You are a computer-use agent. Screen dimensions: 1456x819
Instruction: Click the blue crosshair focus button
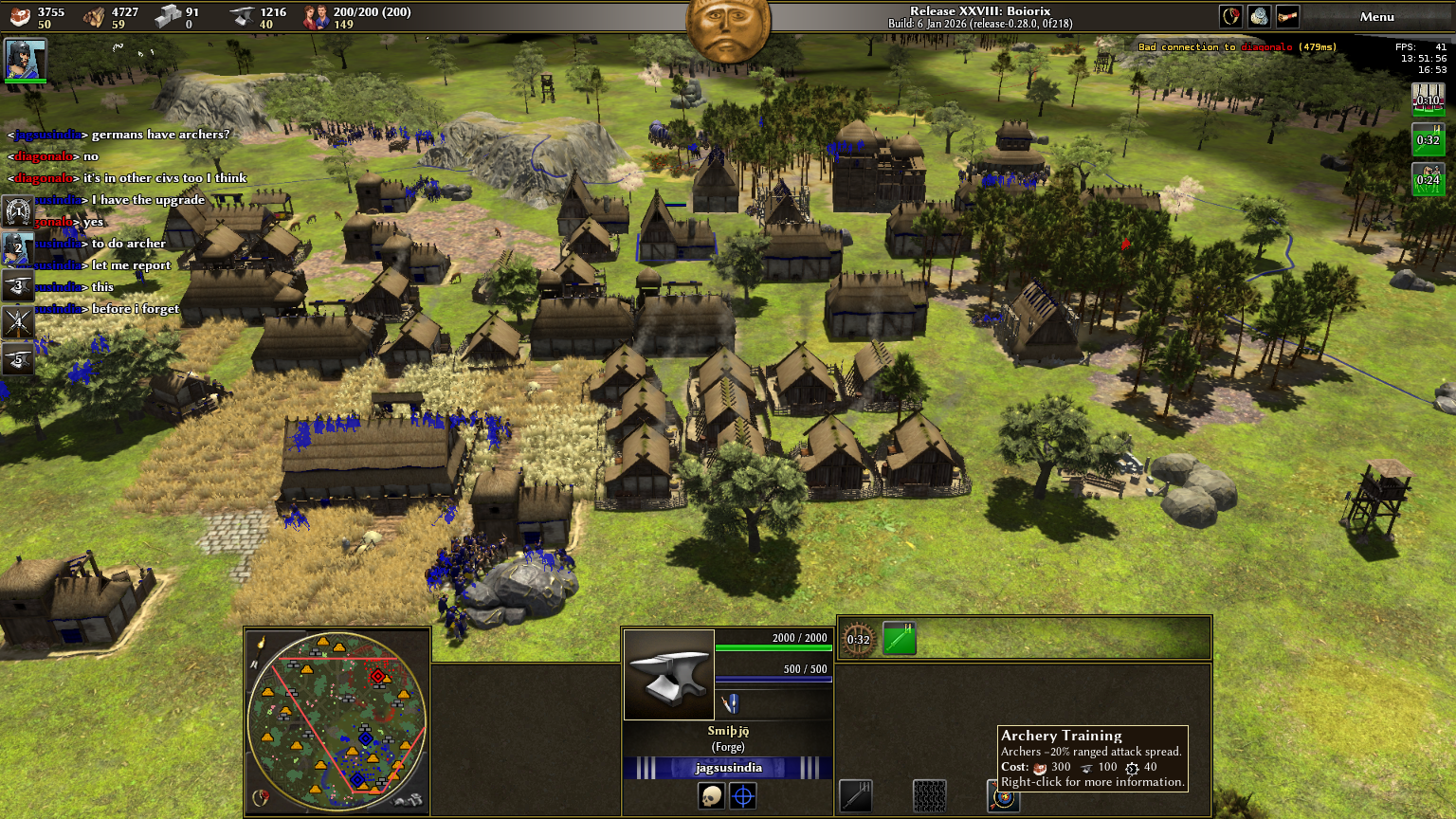pyautogui.click(x=743, y=796)
